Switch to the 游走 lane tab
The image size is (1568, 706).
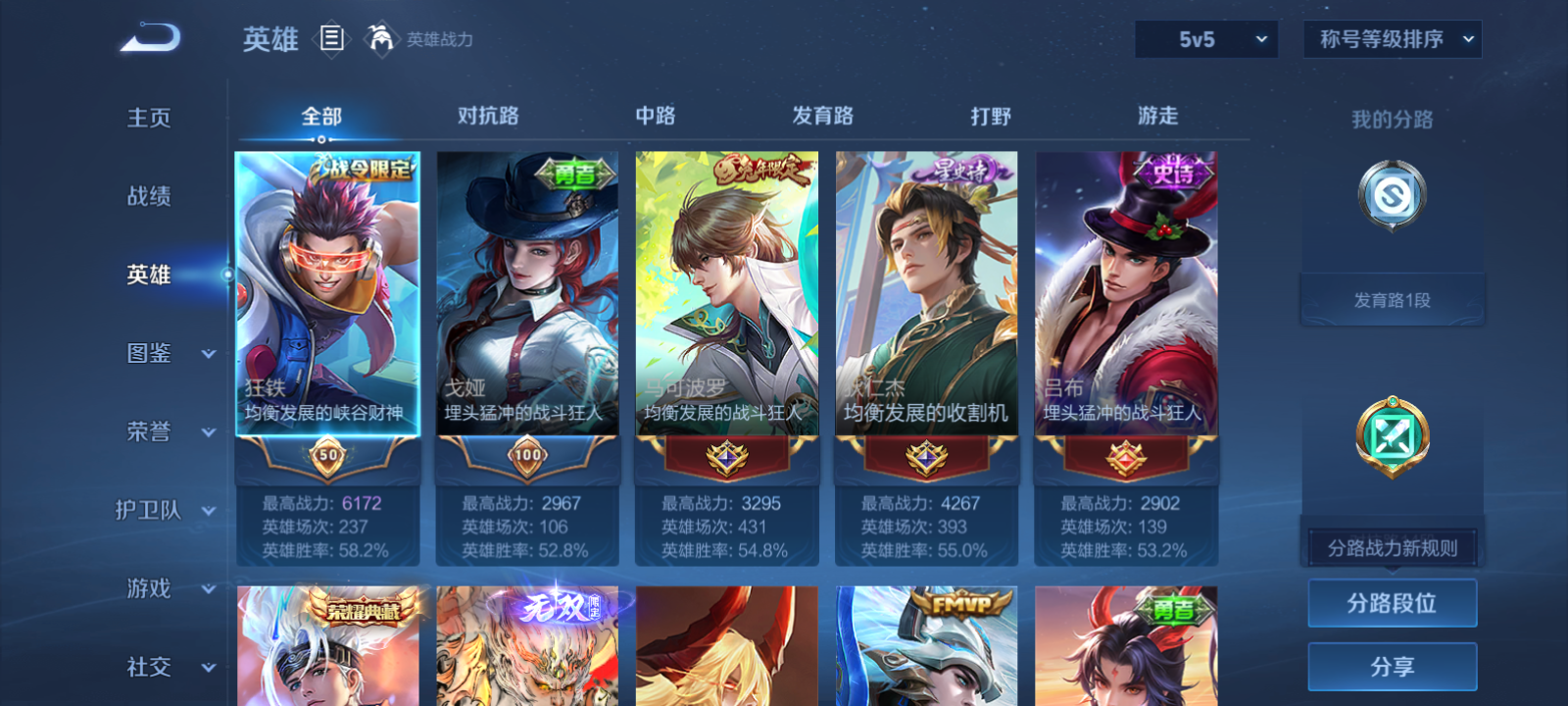tap(1156, 116)
